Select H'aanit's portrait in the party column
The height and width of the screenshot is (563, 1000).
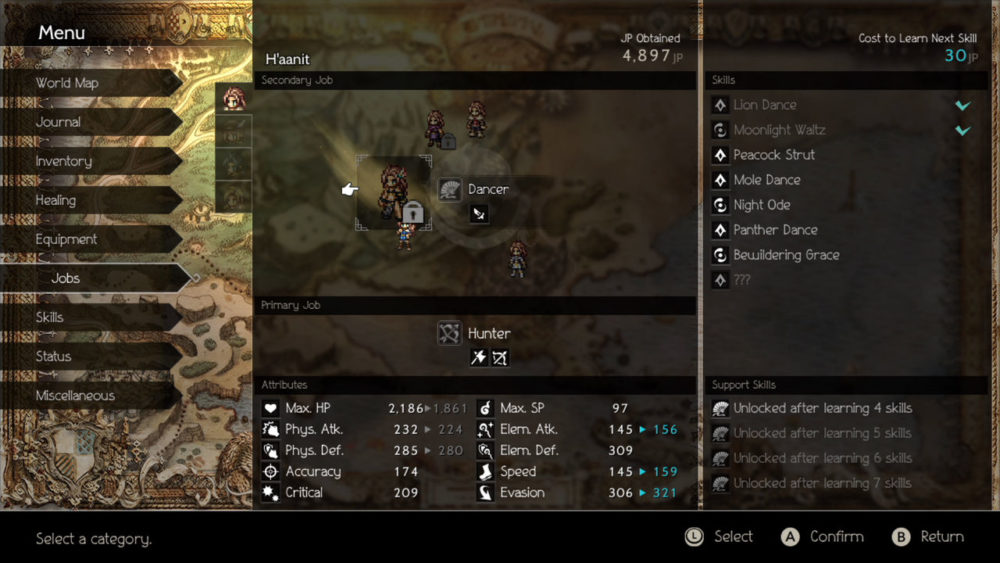click(x=234, y=99)
